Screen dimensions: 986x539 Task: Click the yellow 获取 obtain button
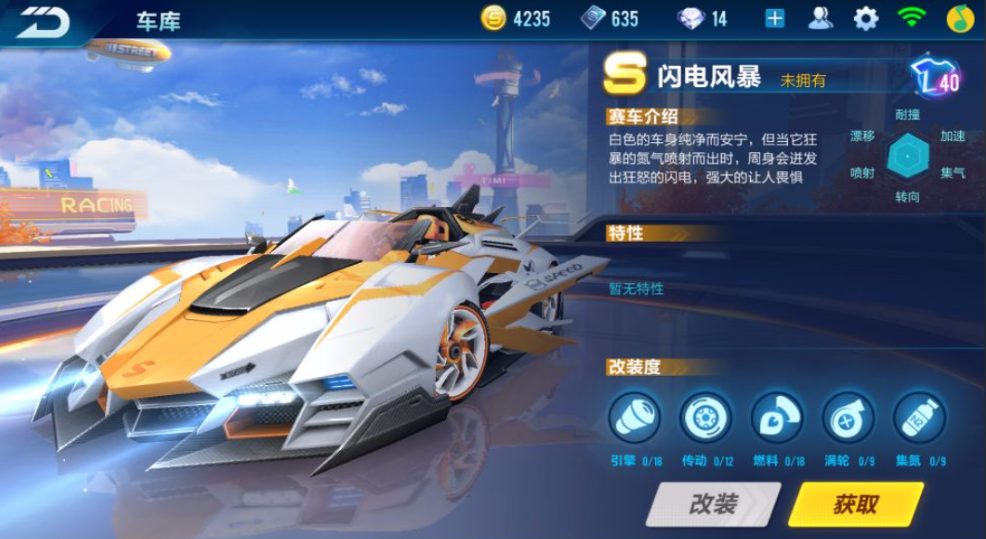(855, 504)
